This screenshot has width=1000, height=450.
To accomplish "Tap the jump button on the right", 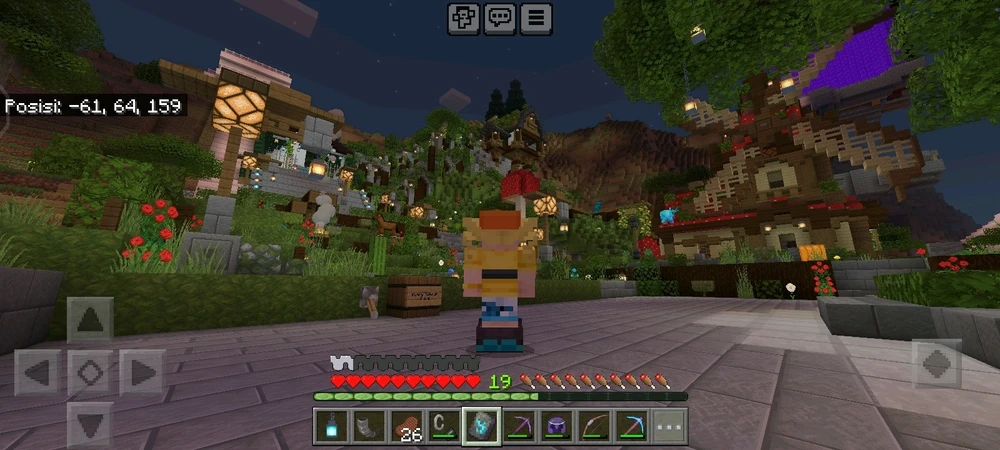I will pyautogui.click(x=937, y=364).
